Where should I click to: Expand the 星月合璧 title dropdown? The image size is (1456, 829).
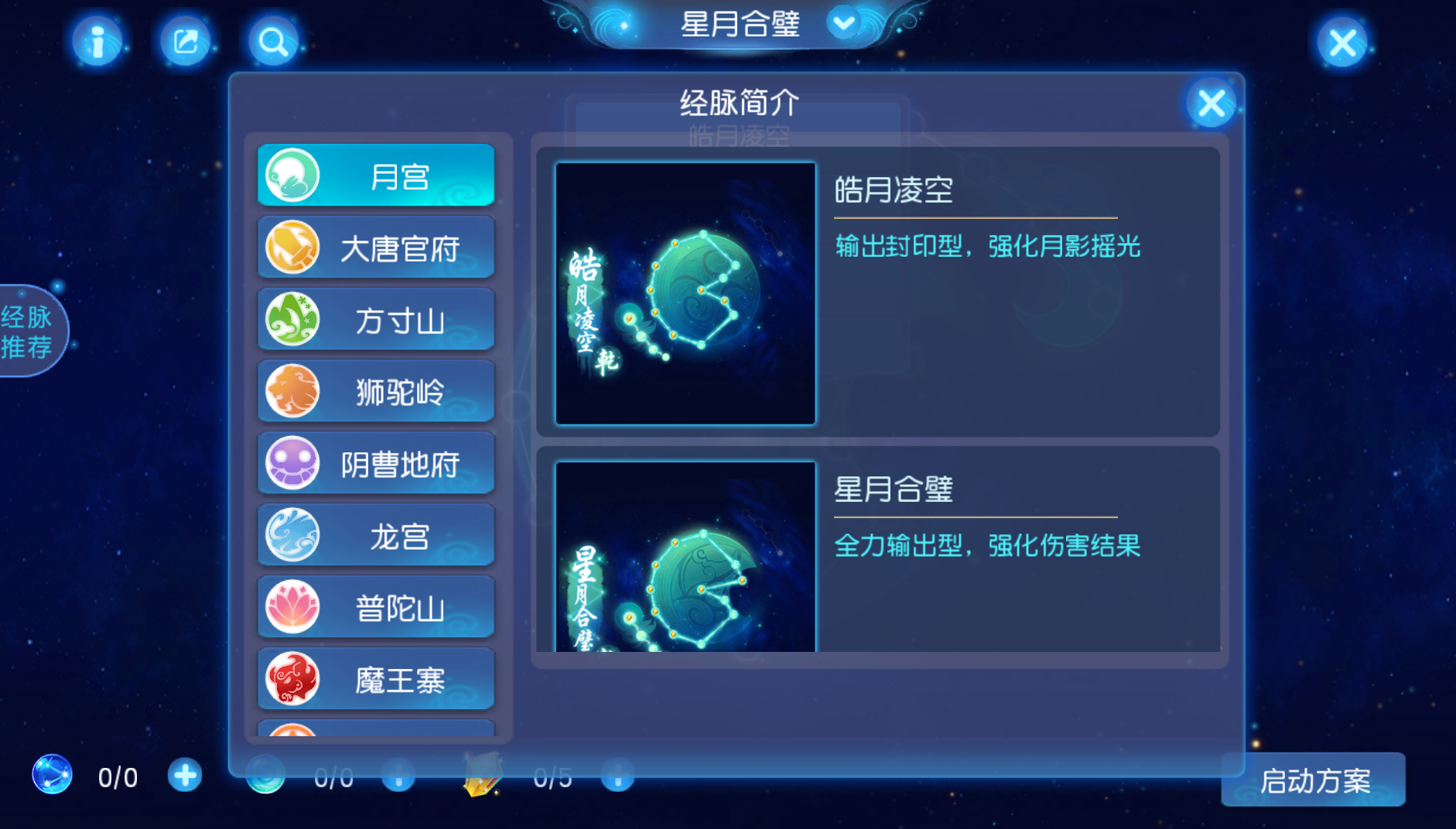842,24
